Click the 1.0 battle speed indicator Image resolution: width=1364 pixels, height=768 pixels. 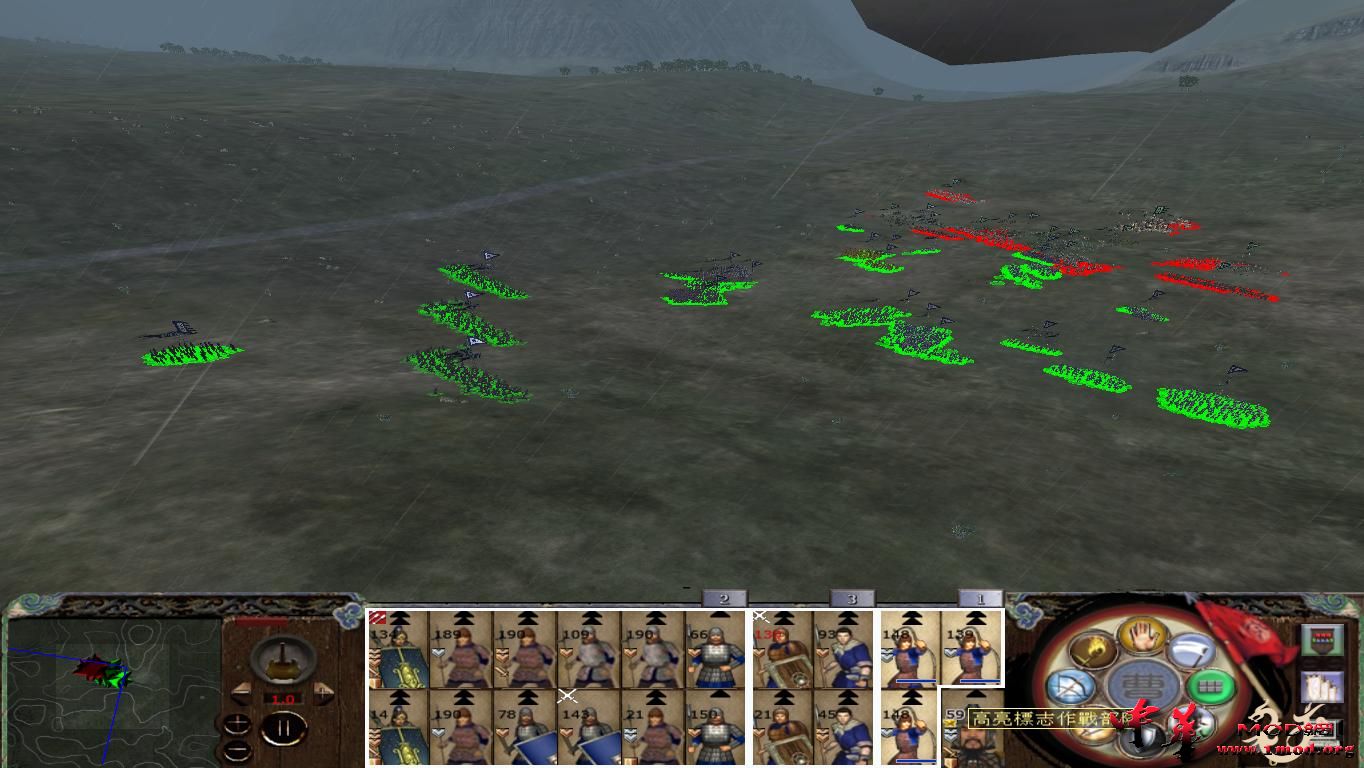coord(283,698)
